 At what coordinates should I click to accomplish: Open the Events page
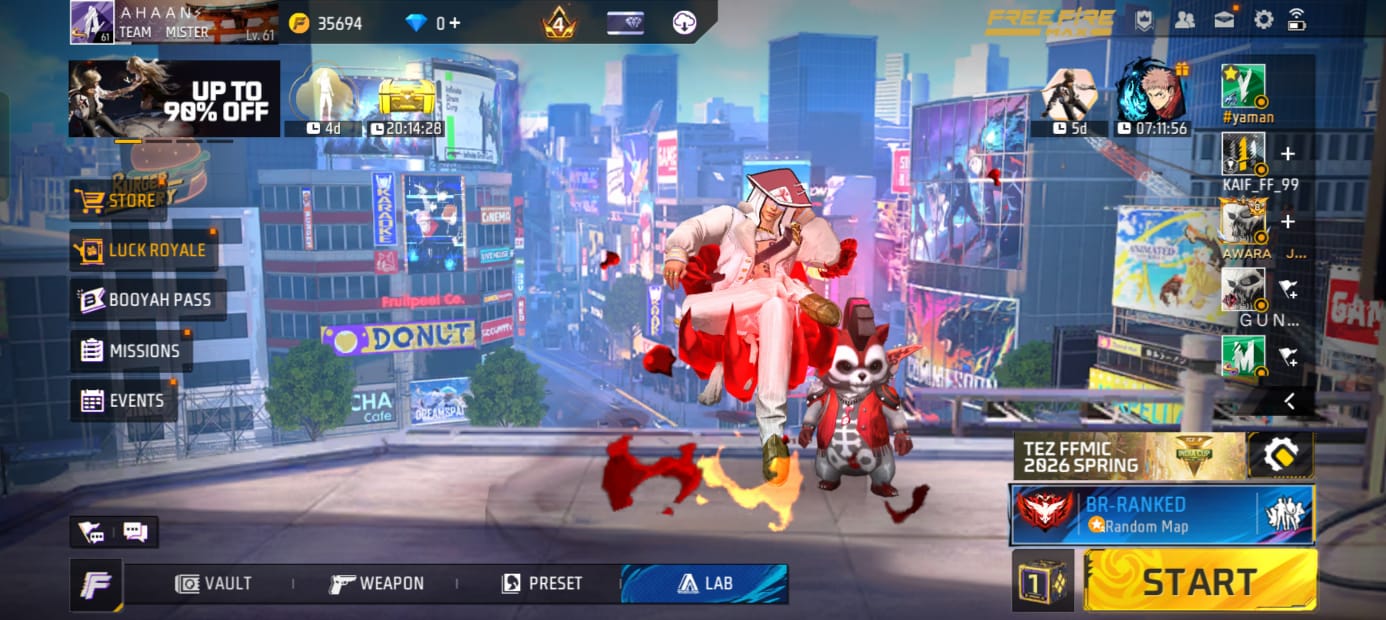coord(123,401)
